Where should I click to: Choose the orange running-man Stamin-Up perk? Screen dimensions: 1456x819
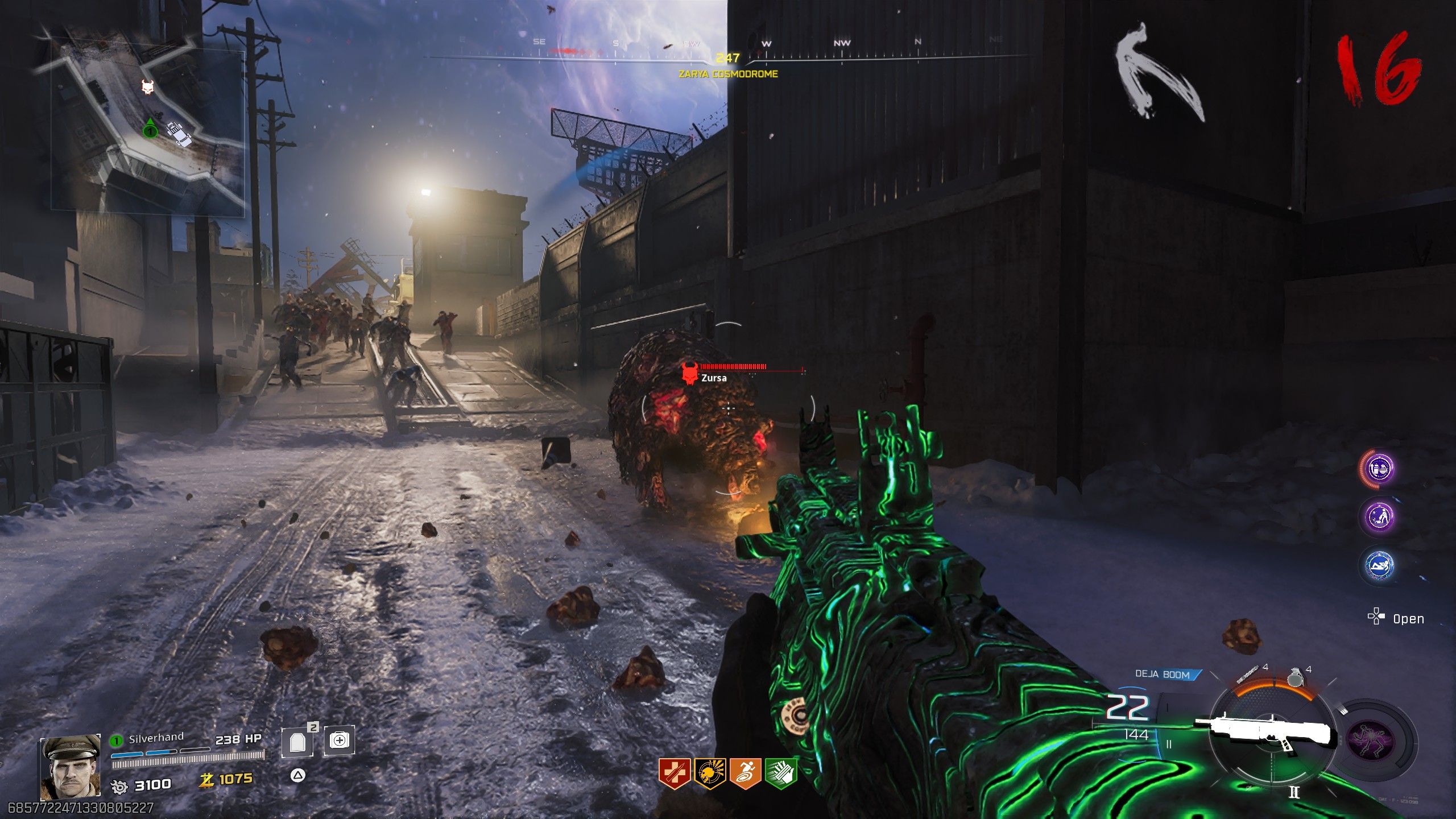tap(746, 773)
